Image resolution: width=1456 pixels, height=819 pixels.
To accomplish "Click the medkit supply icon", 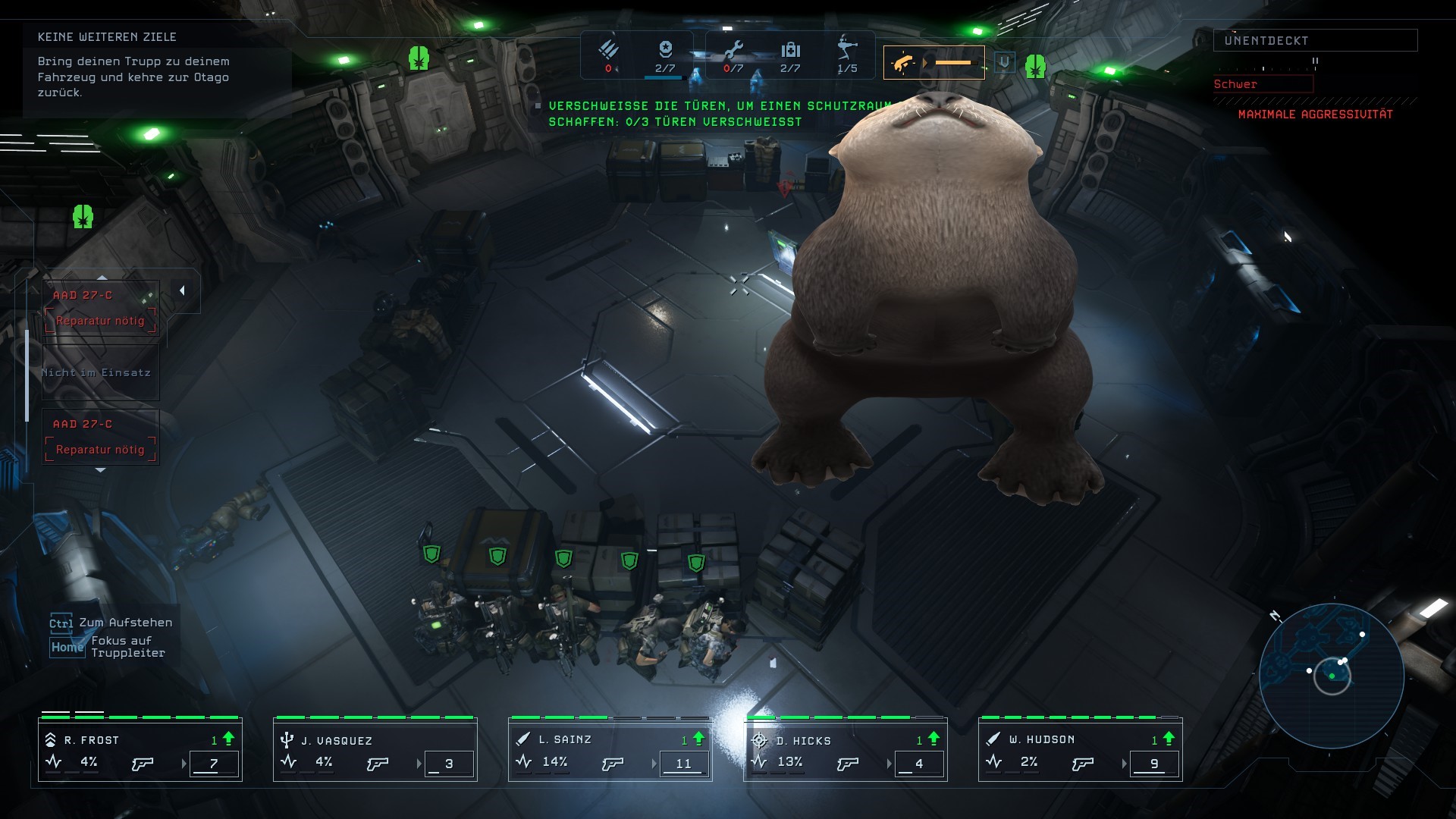I will tap(790, 50).
